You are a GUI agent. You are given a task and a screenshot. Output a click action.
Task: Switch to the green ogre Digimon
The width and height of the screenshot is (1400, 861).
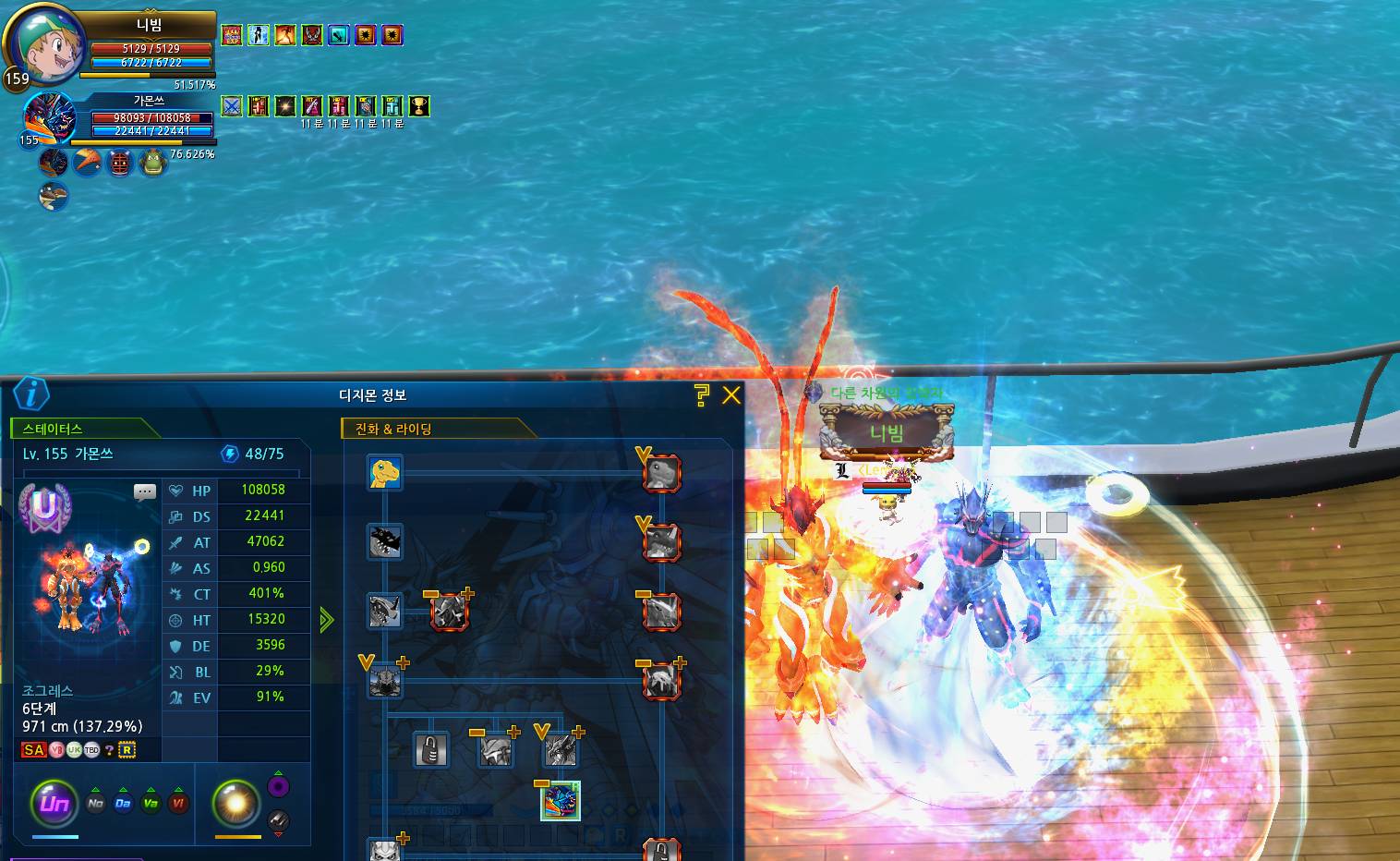pyautogui.click(x=152, y=163)
